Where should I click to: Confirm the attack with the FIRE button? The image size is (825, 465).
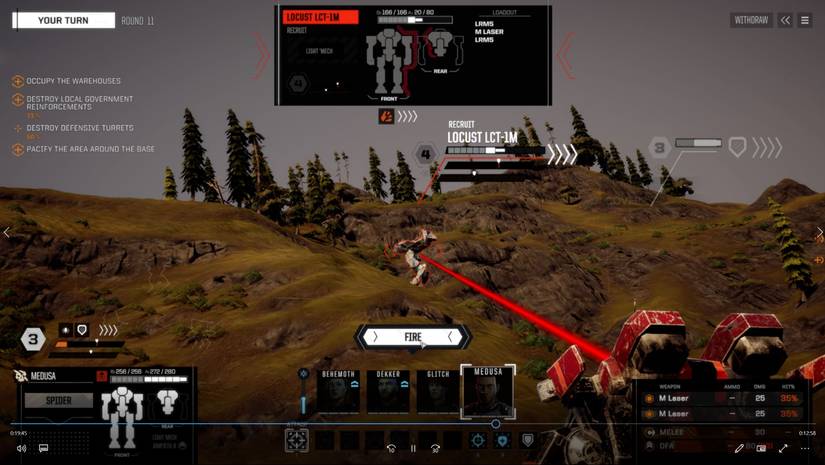(x=413, y=337)
